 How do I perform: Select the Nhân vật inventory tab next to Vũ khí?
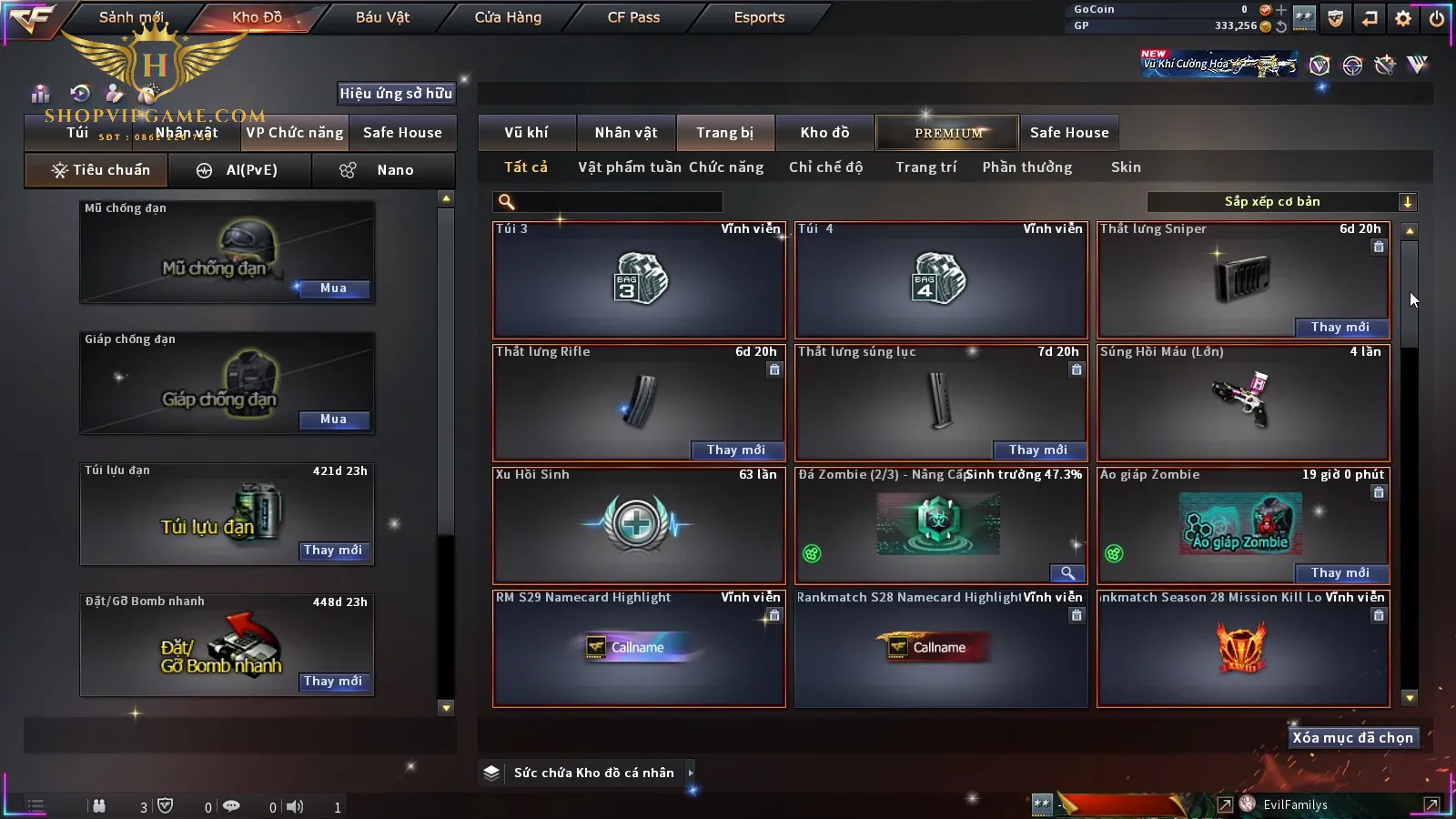coord(626,133)
